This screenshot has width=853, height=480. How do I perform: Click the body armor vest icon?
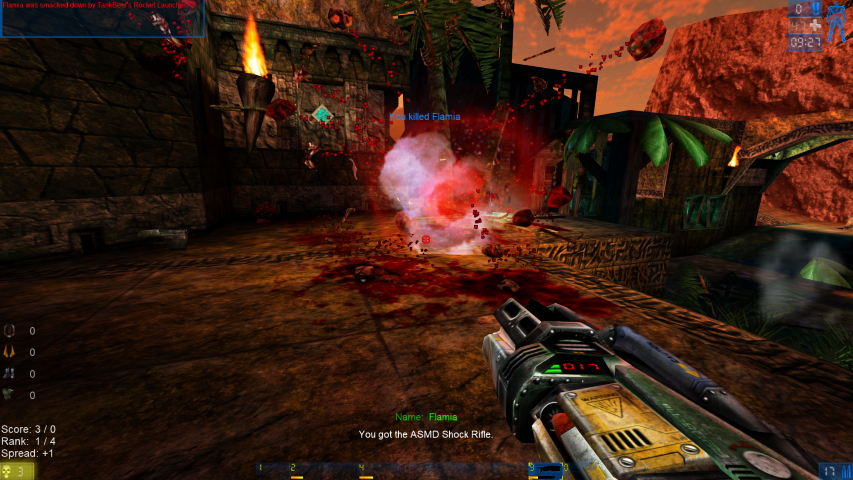tap(11, 331)
